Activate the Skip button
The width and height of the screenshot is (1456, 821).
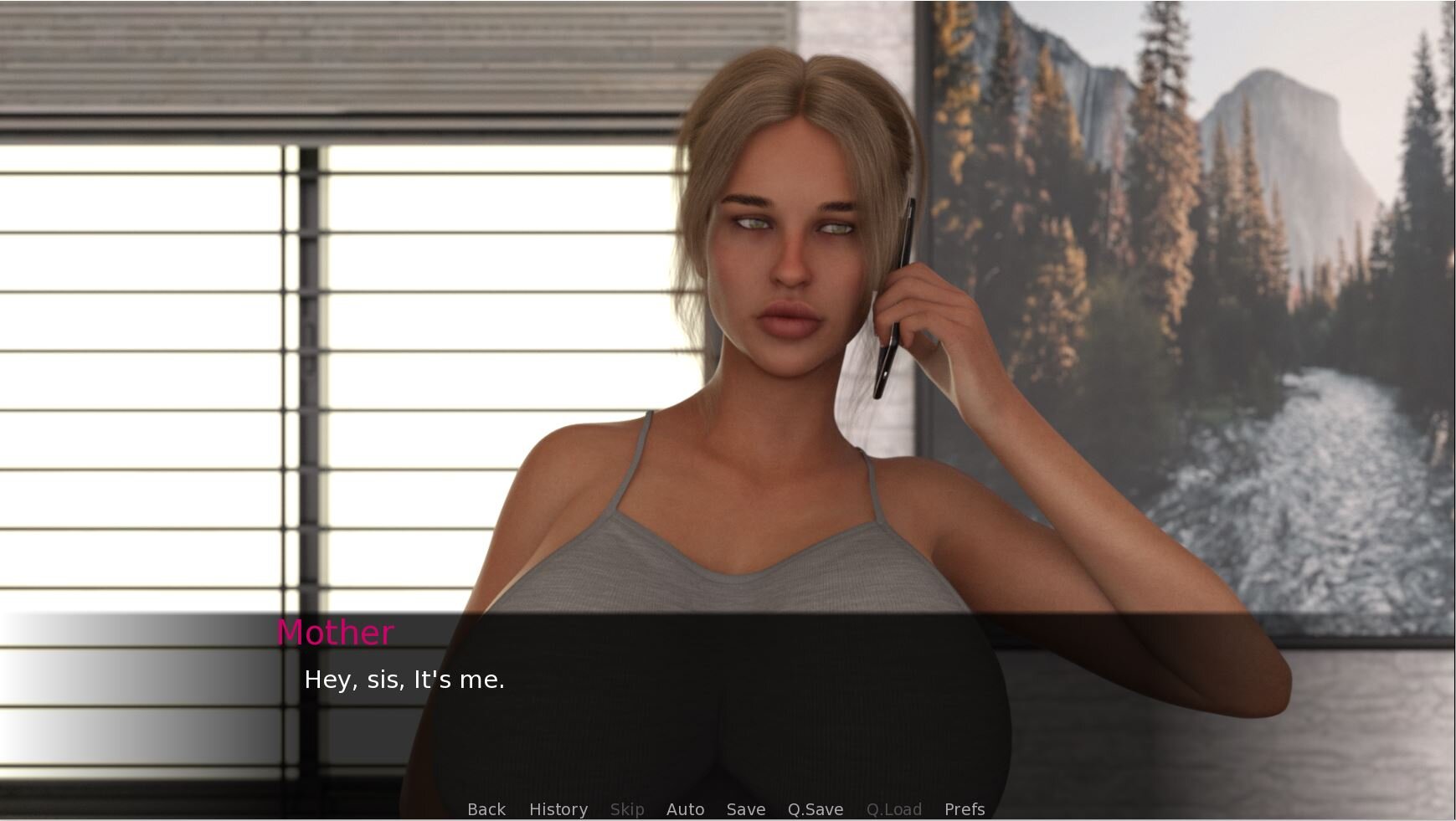[x=626, y=809]
